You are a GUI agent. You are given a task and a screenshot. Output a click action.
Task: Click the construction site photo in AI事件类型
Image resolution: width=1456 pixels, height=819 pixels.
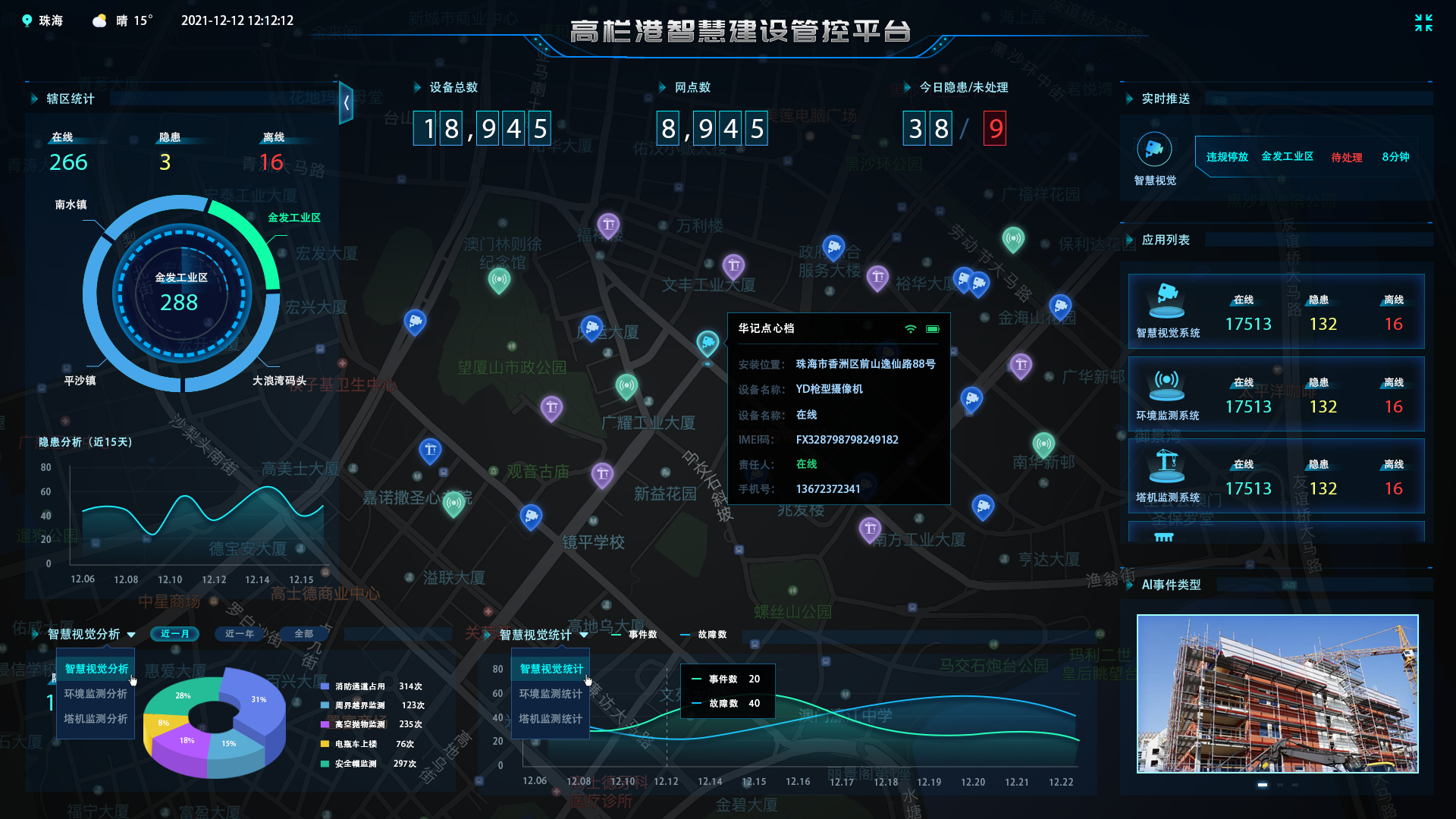click(1278, 692)
